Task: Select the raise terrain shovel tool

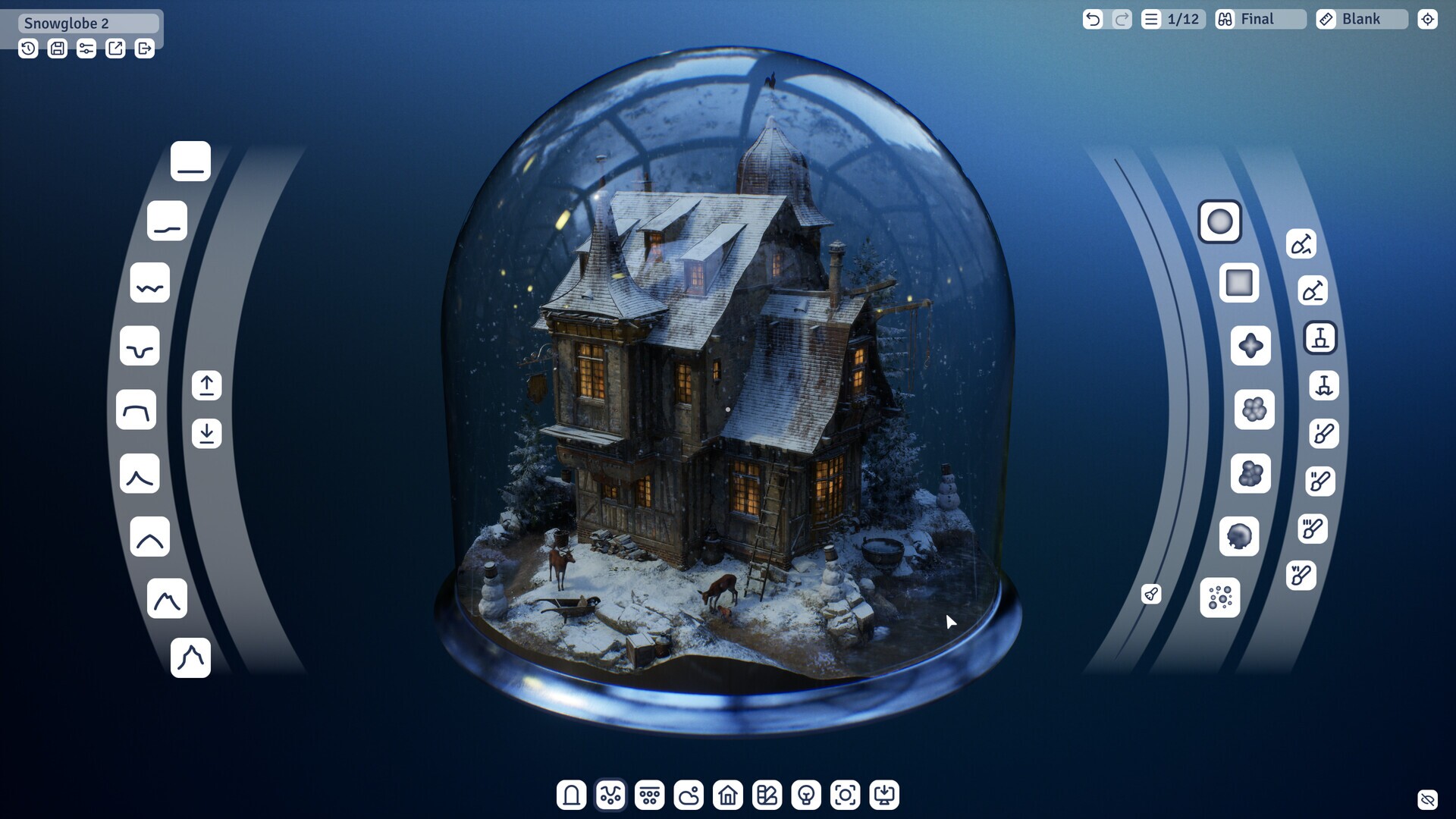Action: click(x=1302, y=245)
